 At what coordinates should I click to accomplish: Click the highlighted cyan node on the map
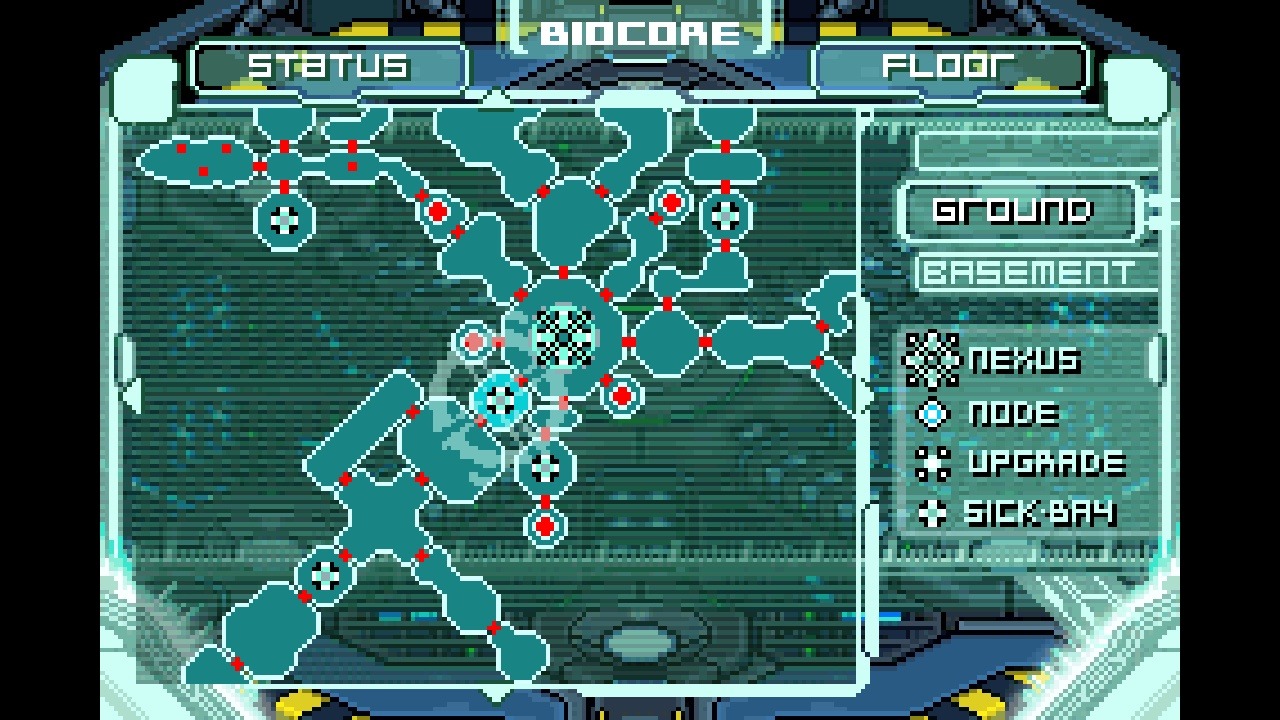tap(501, 399)
